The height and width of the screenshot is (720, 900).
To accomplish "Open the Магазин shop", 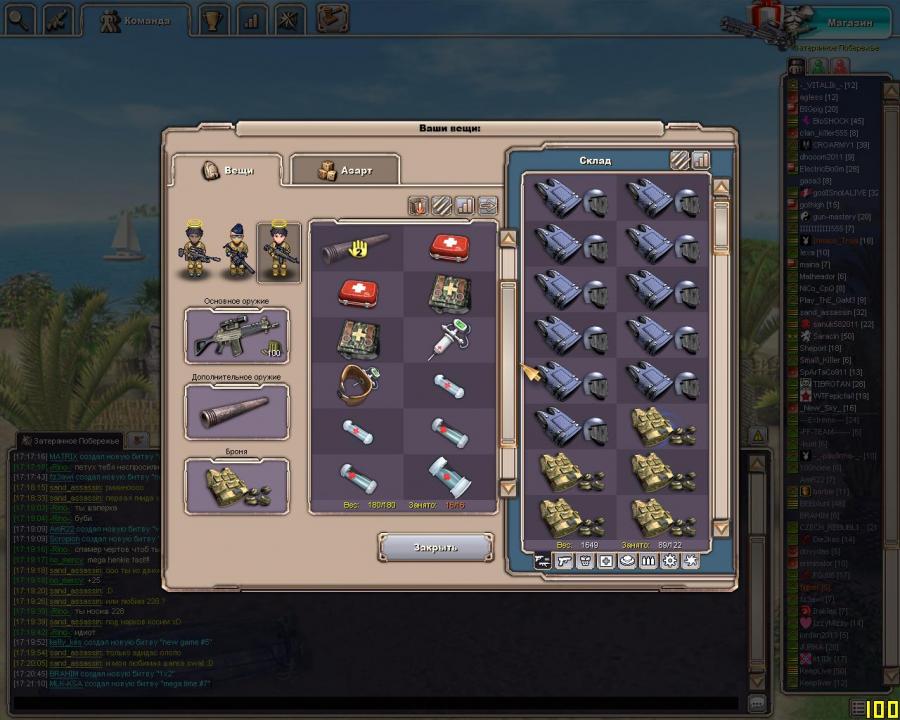I will coord(849,21).
